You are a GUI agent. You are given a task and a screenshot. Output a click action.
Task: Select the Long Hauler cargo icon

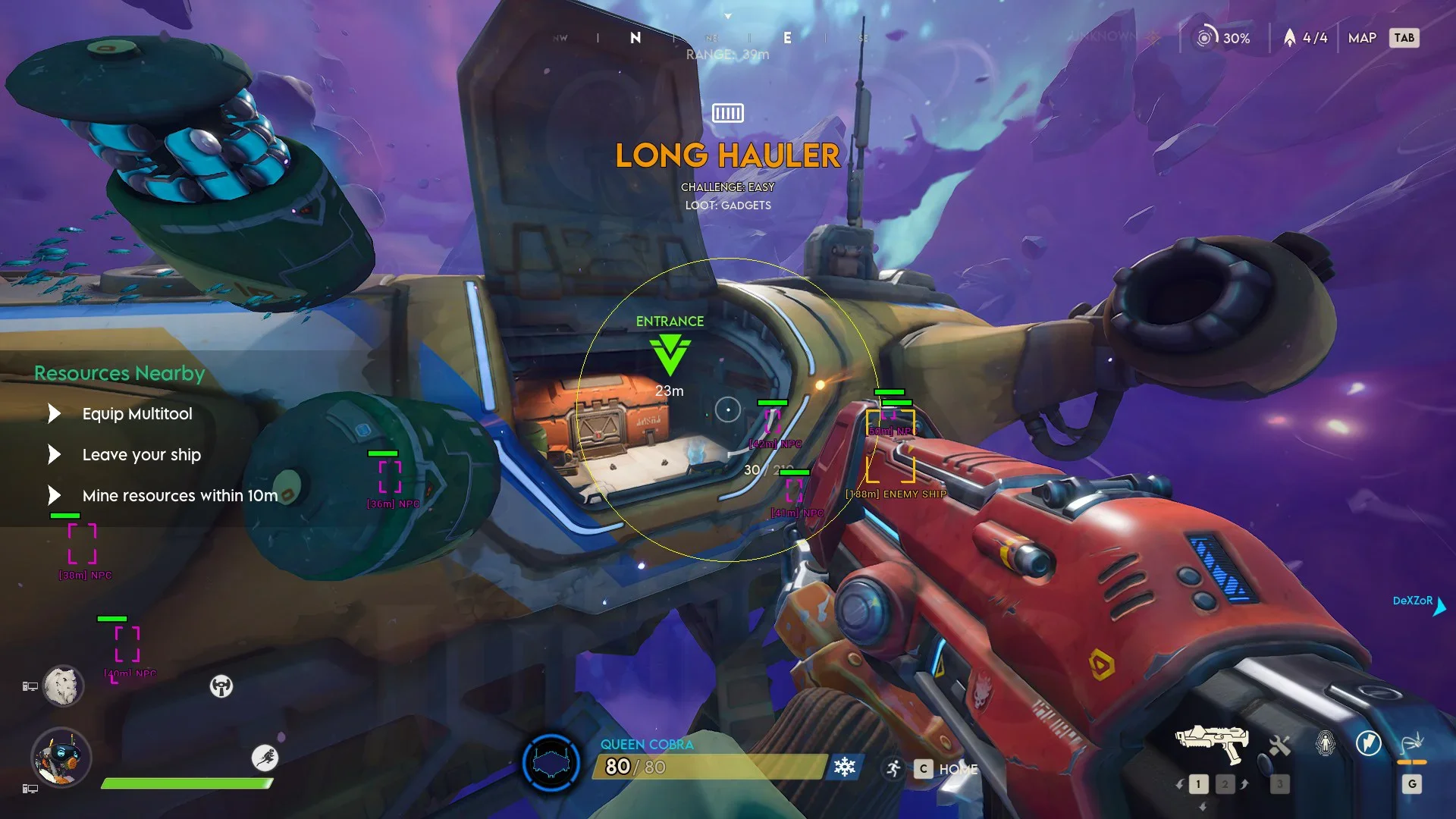coord(728,113)
